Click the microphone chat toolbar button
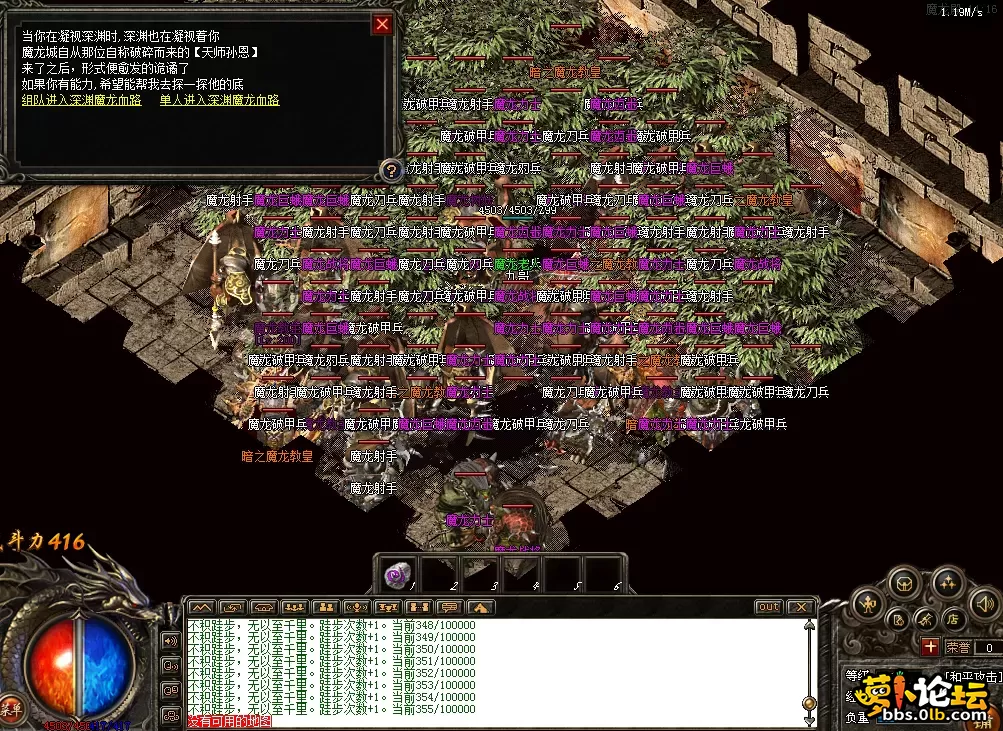The image size is (1003, 731). coord(356,607)
